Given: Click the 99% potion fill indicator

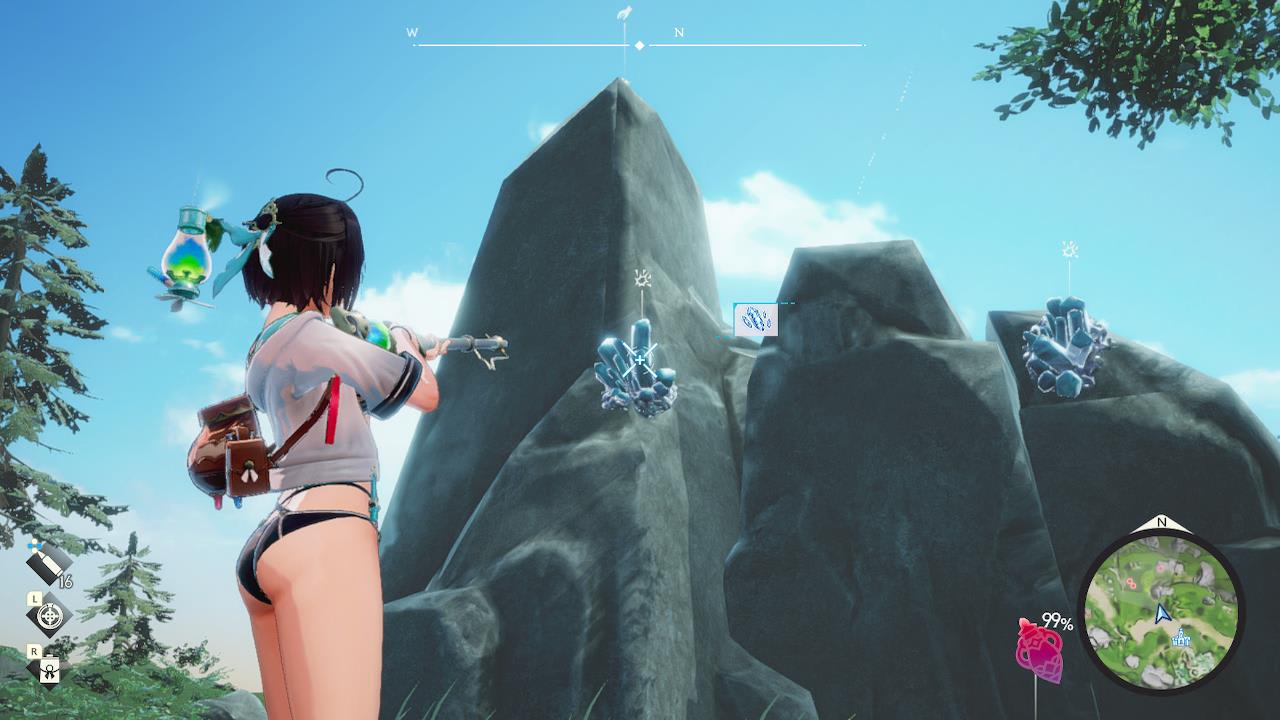Looking at the screenshot, I should pos(1056,621).
